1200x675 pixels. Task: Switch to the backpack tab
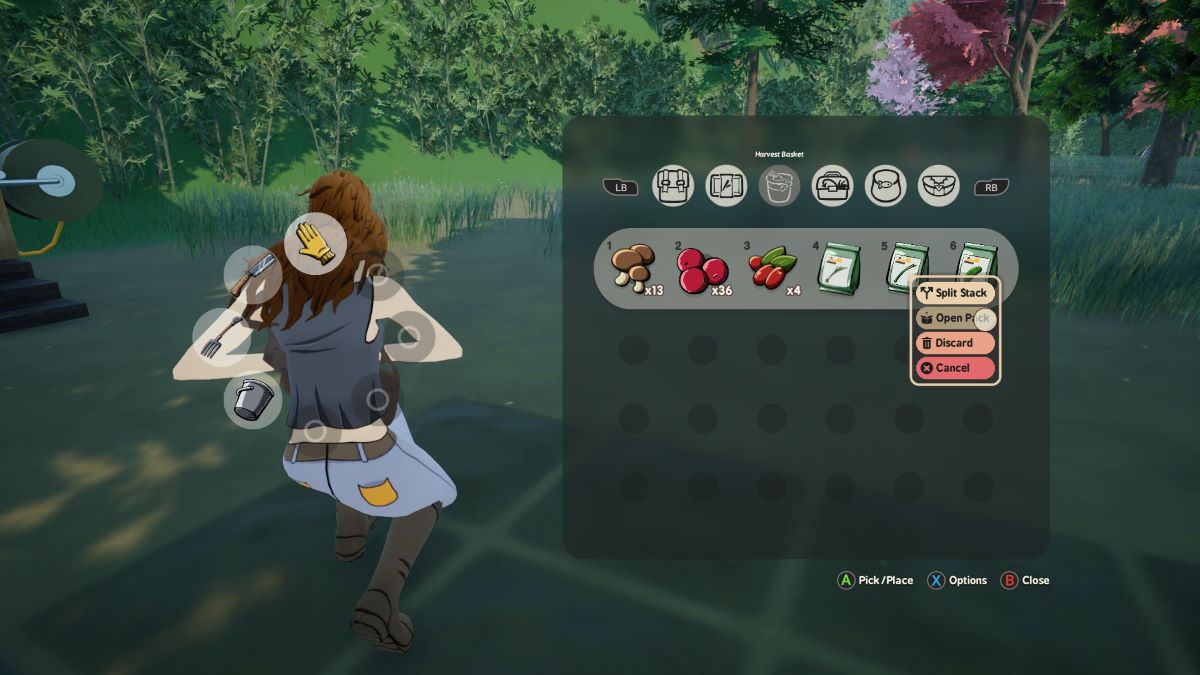(x=673, y=186)
